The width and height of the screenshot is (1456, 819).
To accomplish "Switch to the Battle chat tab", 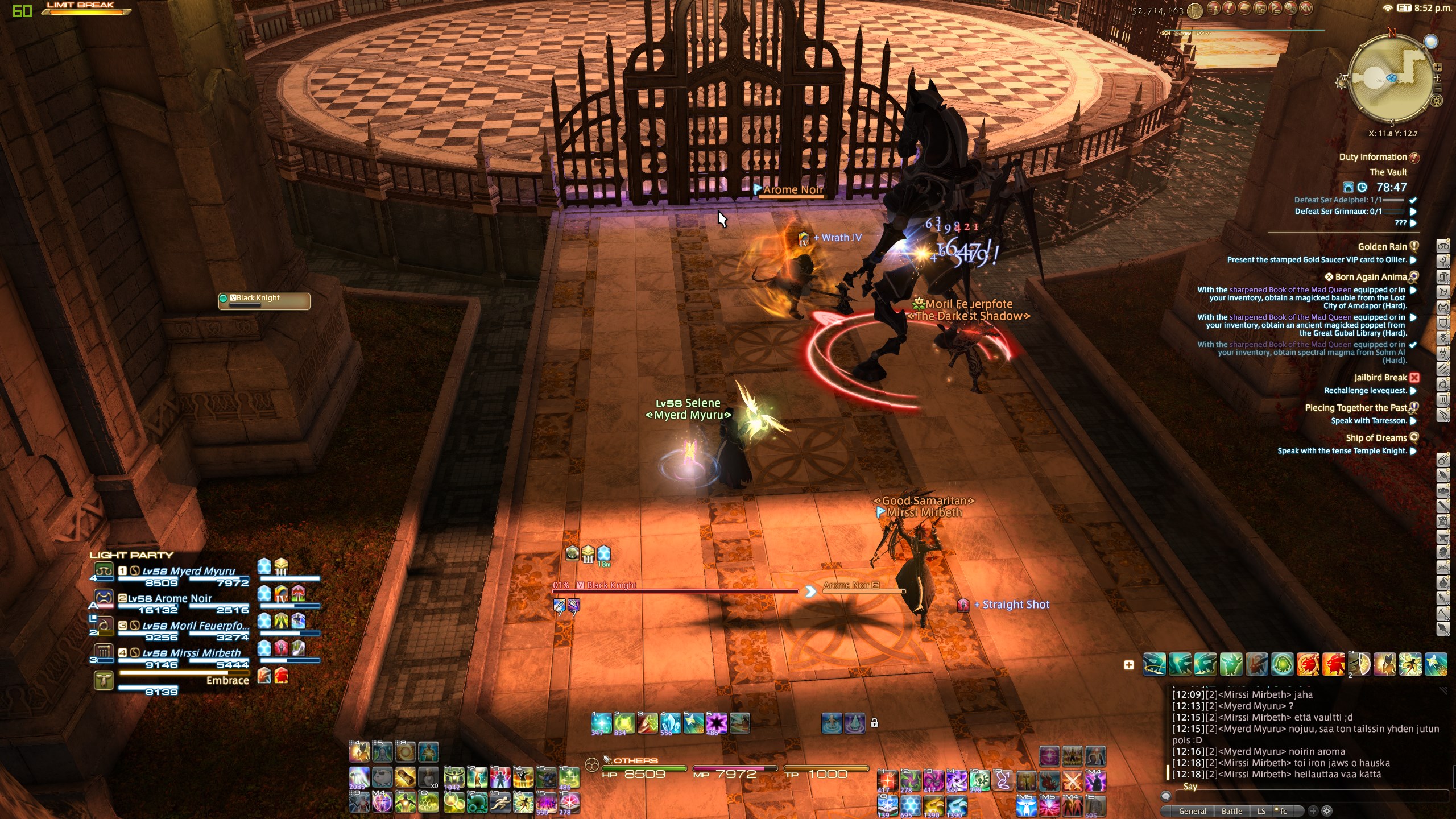I will click(1231, 811).
